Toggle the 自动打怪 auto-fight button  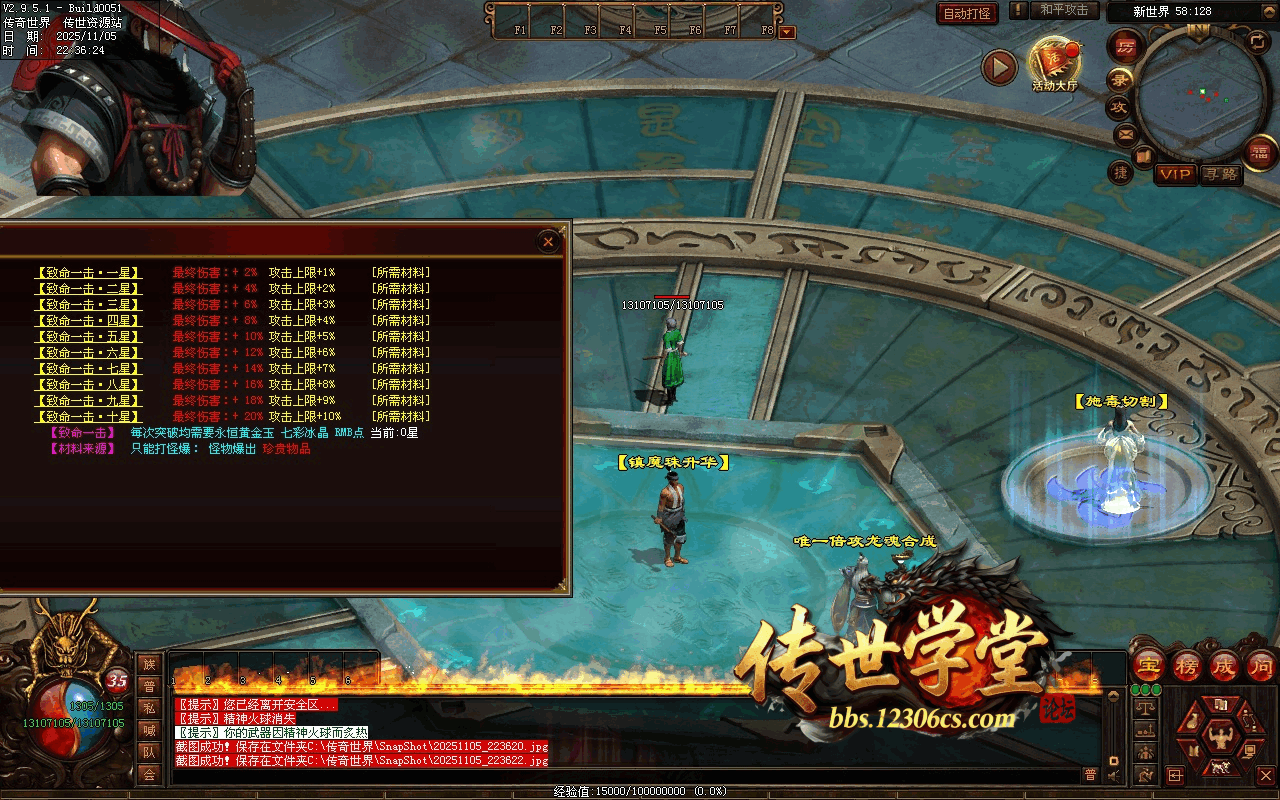coord(967,13)
